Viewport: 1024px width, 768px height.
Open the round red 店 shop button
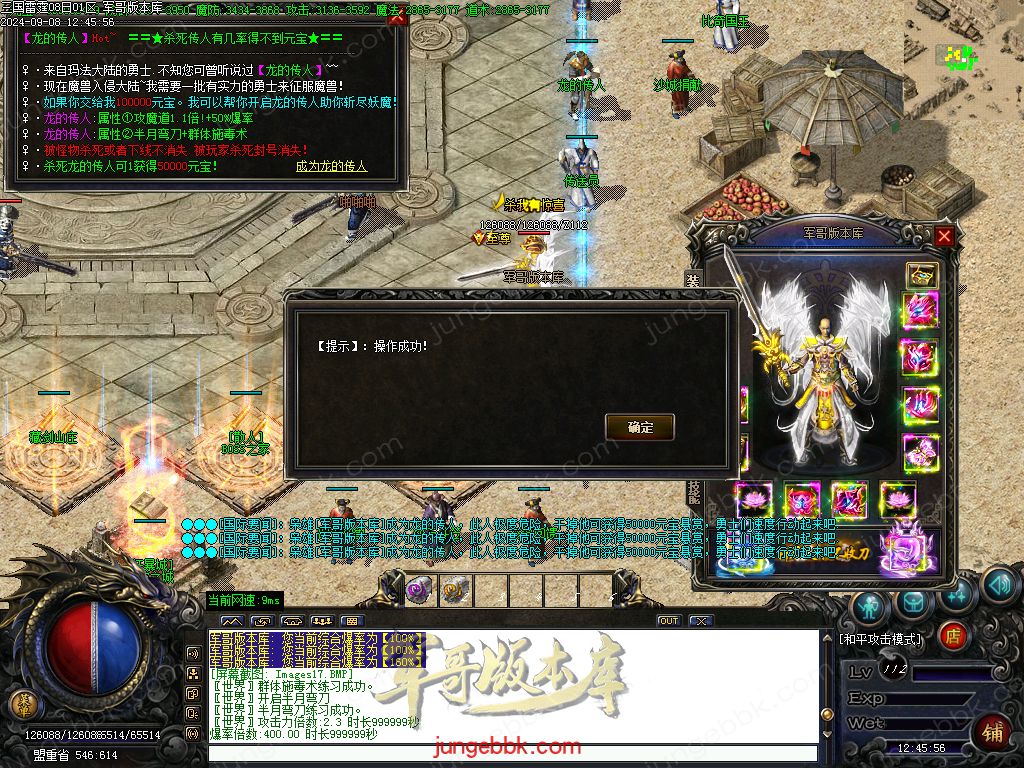pyautogui.click(x=953, y=634)
